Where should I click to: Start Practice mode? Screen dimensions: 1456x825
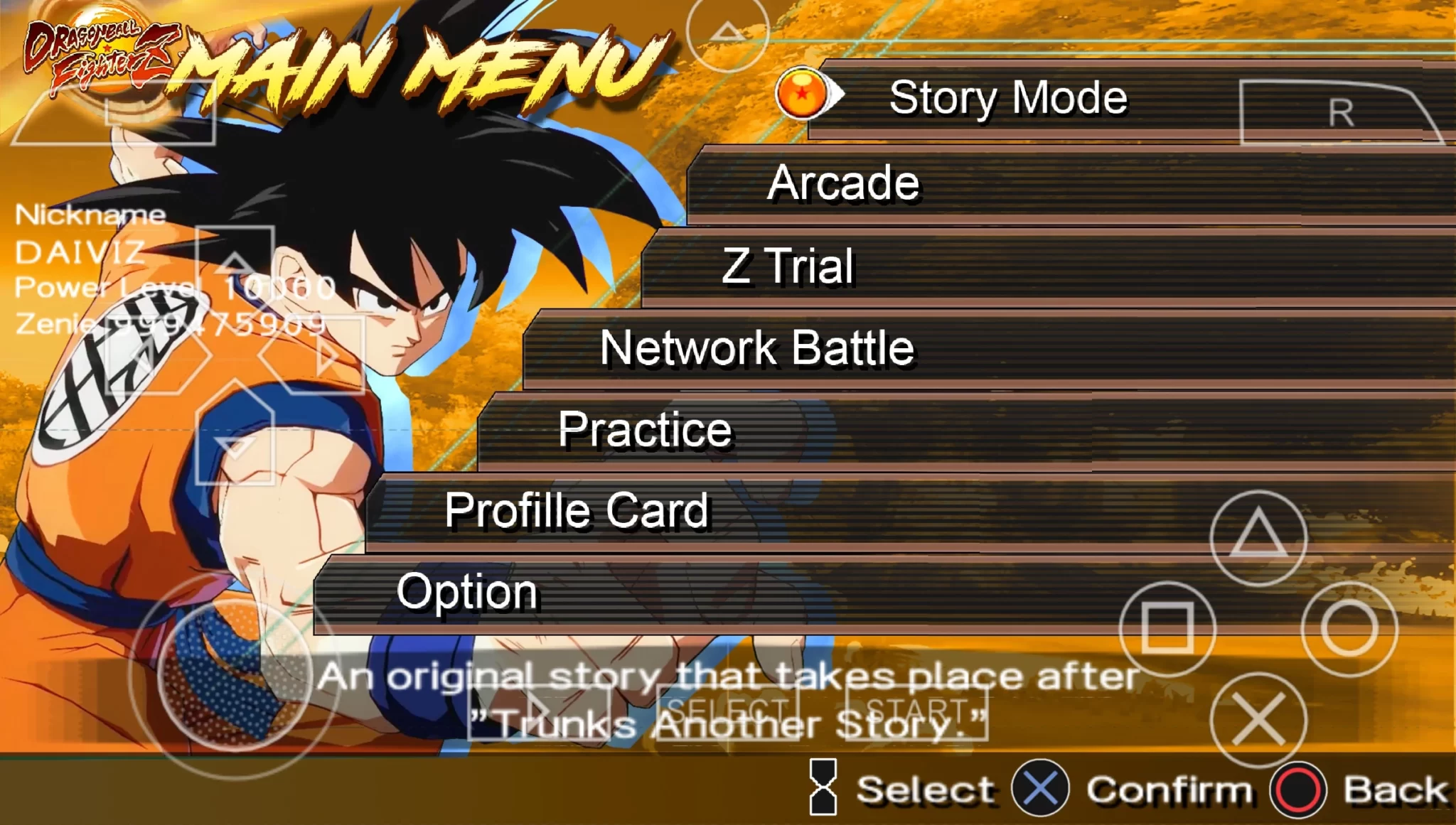point(645,430)
